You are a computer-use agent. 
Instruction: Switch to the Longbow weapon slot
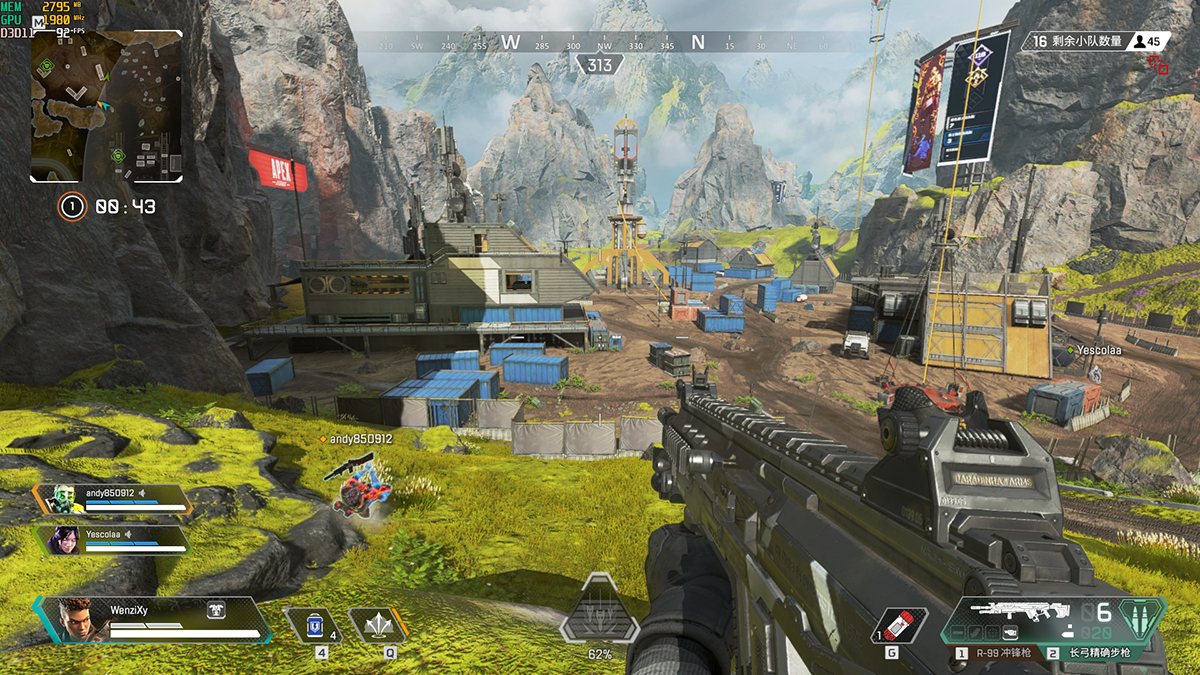tap(1093, 653)
